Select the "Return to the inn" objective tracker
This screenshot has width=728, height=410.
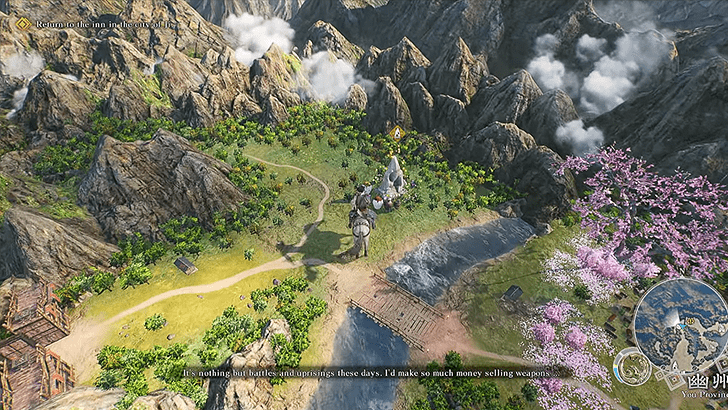point(82,23)
